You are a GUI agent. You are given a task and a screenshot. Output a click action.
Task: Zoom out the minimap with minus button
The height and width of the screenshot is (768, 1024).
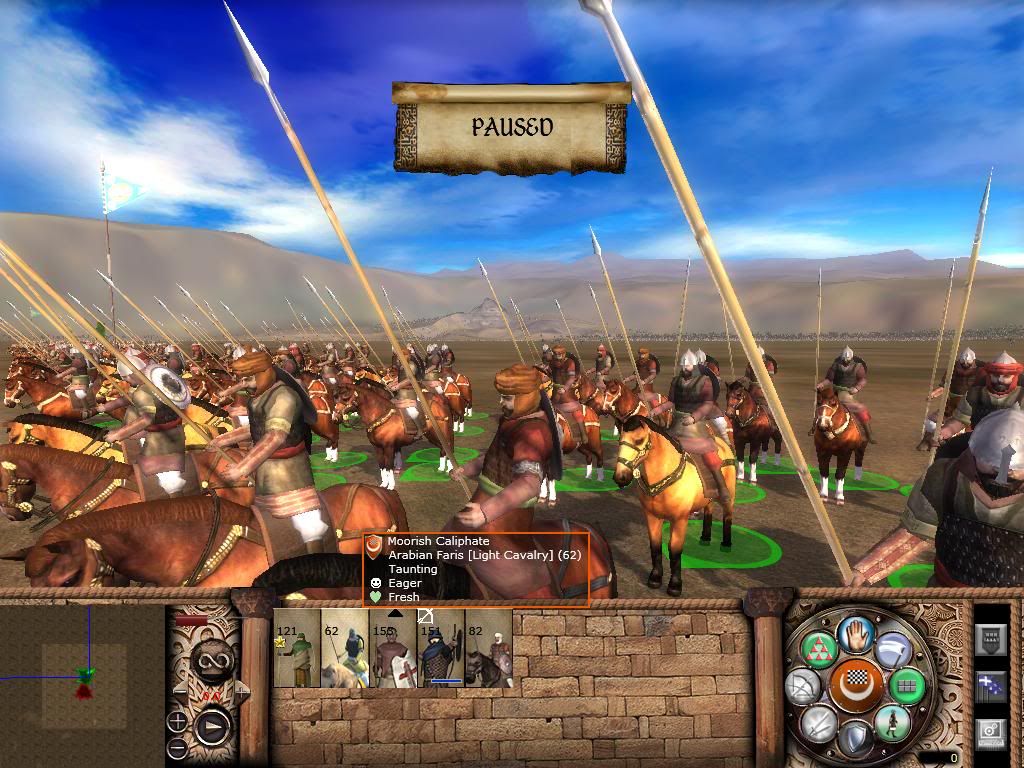point(177,746)
